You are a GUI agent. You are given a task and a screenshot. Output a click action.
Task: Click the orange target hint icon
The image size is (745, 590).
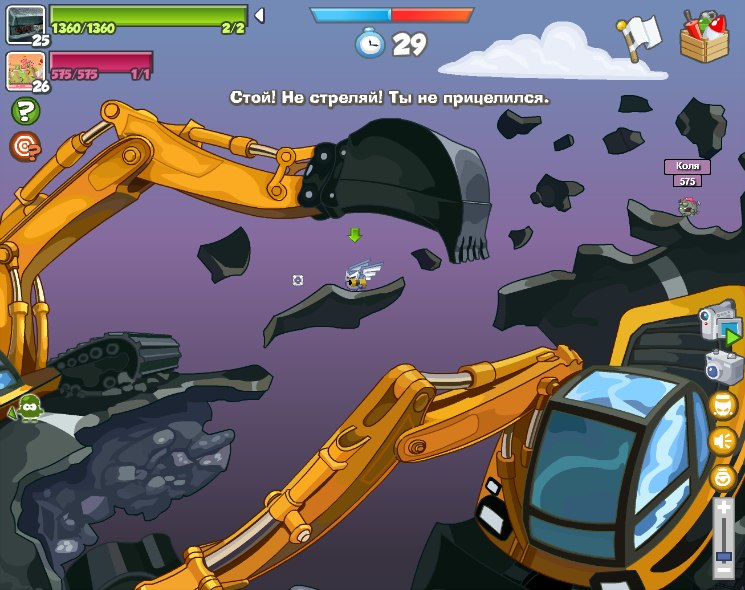[24, 147]
